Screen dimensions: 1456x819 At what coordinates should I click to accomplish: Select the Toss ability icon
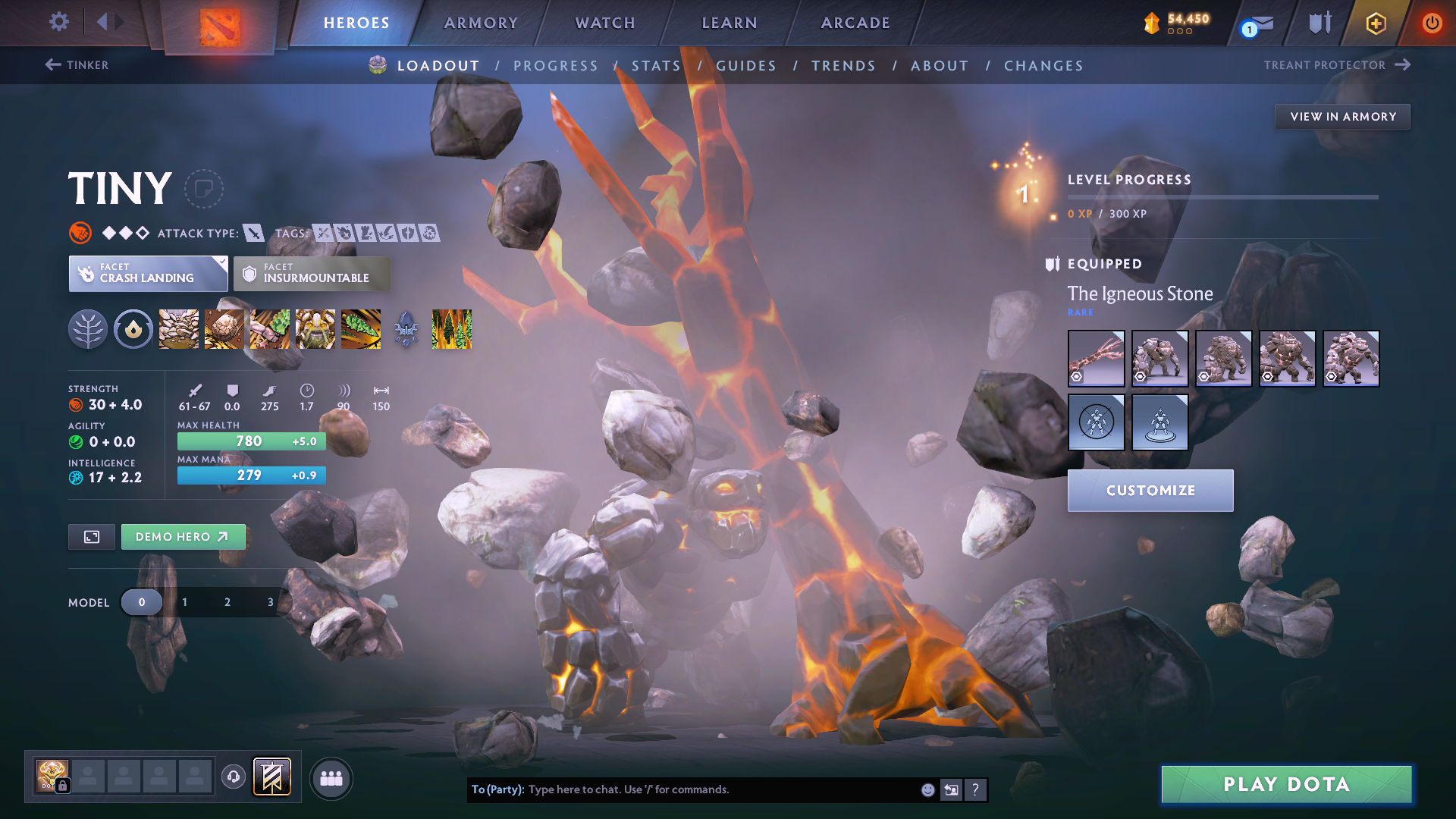coord(224,329)
